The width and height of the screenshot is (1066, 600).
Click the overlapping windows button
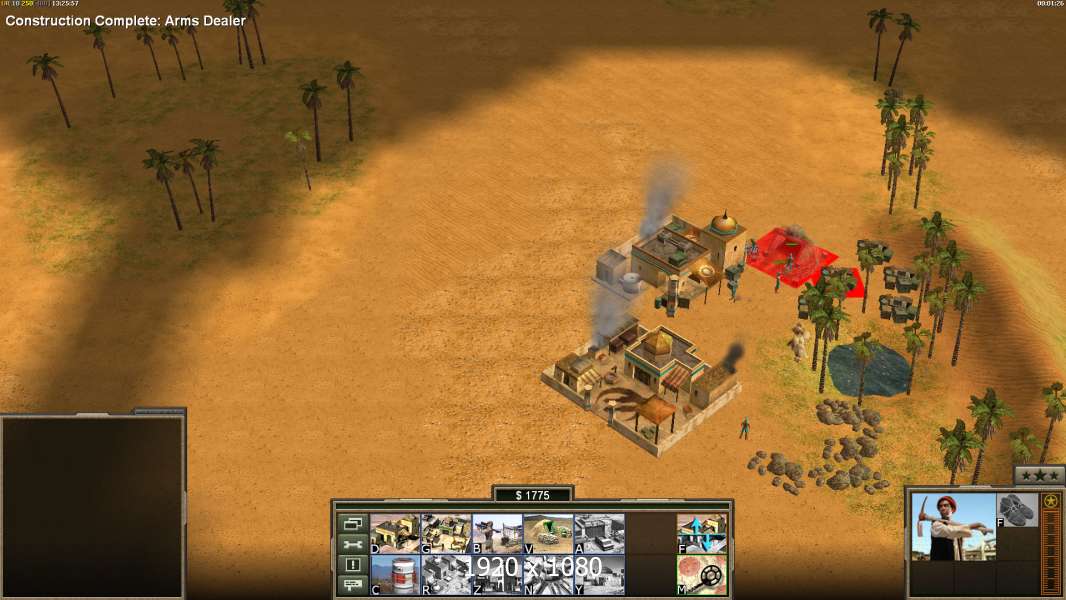point(352,523)
